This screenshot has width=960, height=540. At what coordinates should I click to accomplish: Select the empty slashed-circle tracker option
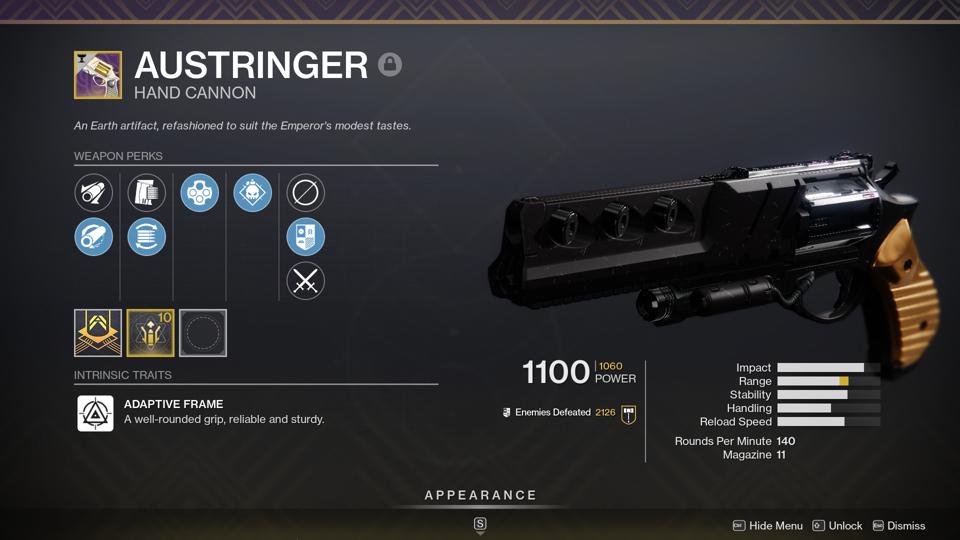pos(306,193)
